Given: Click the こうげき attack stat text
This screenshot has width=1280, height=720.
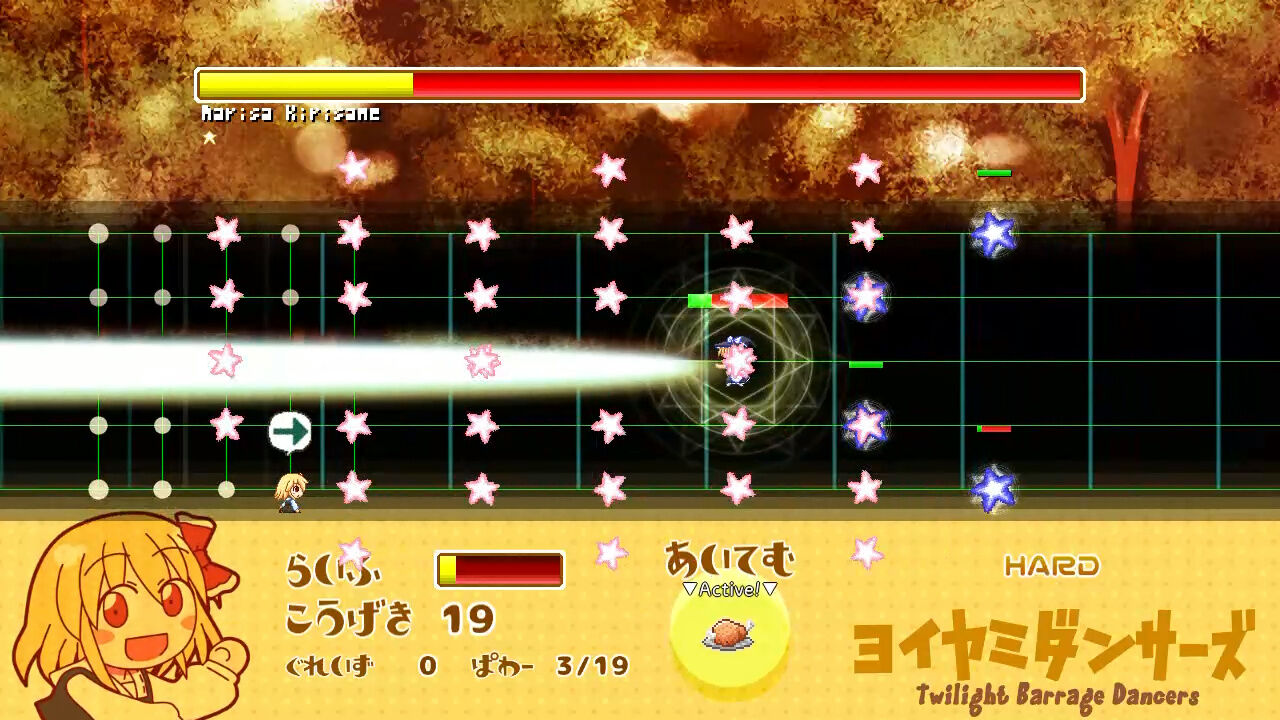Looking at the screenshot, I should (x=352, y=619).
